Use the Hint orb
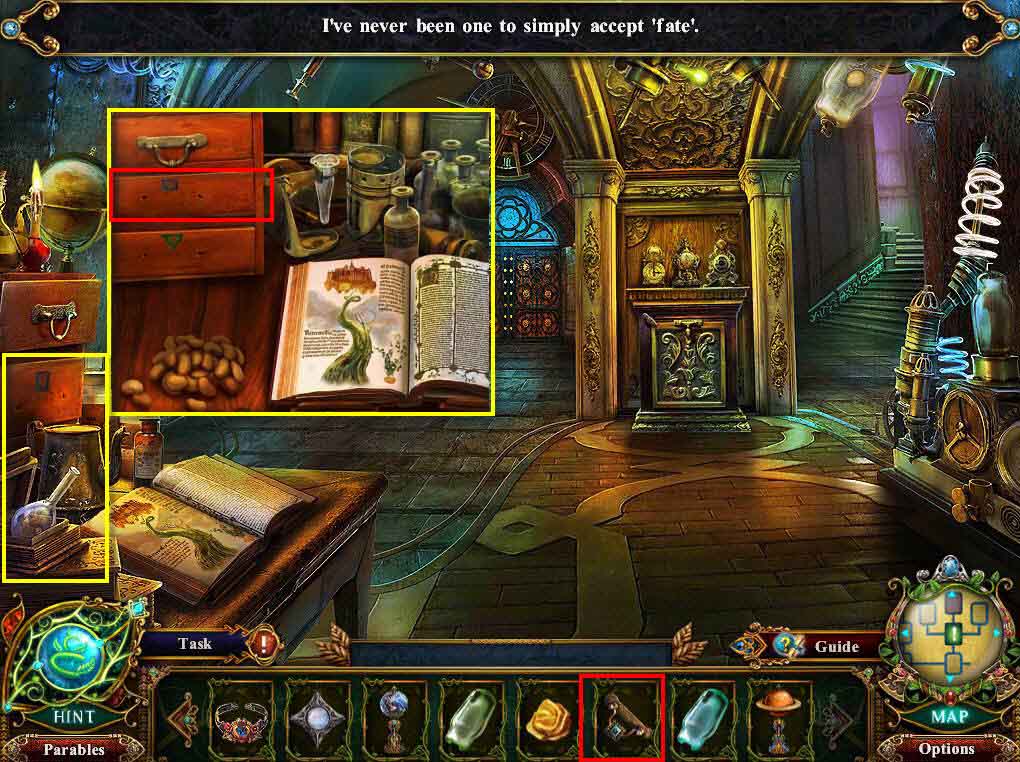 tap(73, 660)
